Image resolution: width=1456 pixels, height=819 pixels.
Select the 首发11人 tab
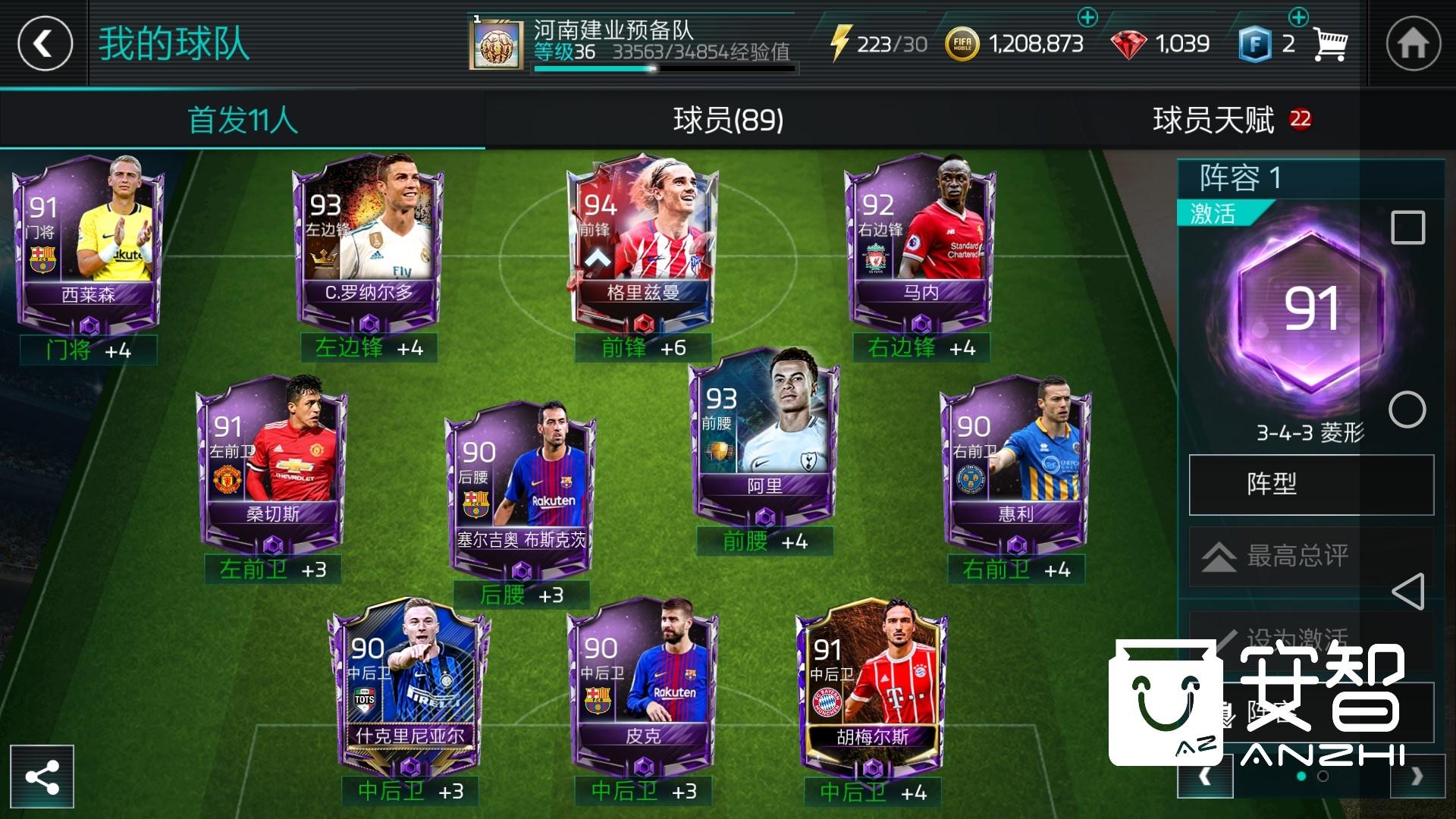243,120
